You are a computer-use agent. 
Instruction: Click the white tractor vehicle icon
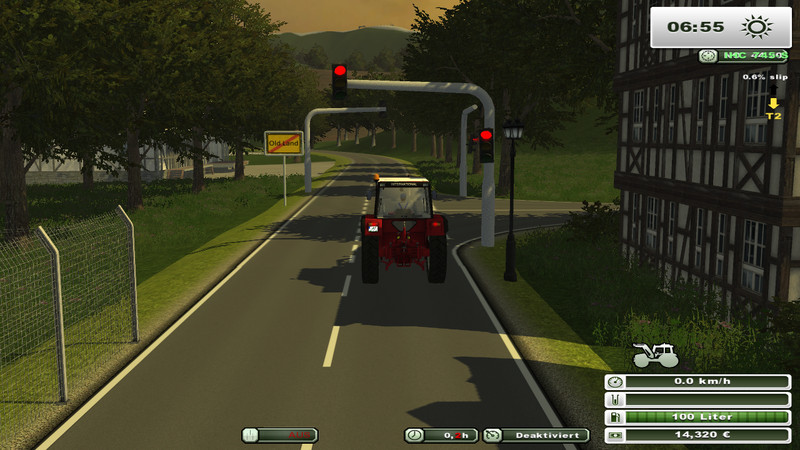tap(655, 354)
